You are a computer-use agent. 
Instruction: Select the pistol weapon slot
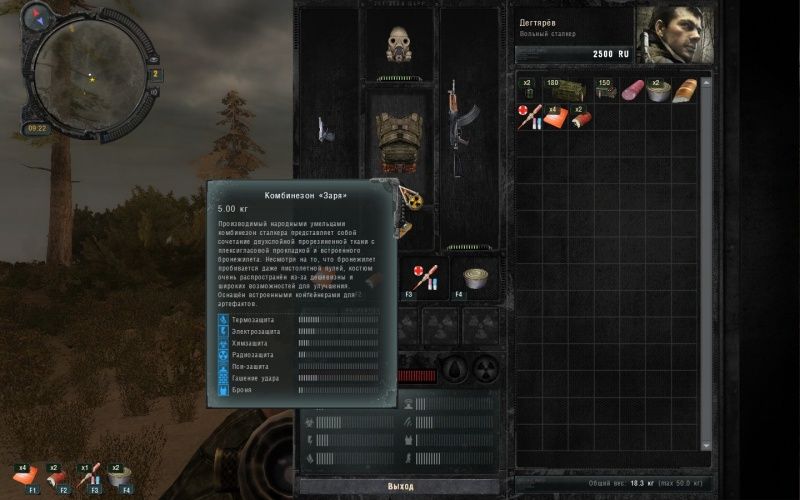coord(323,130)
